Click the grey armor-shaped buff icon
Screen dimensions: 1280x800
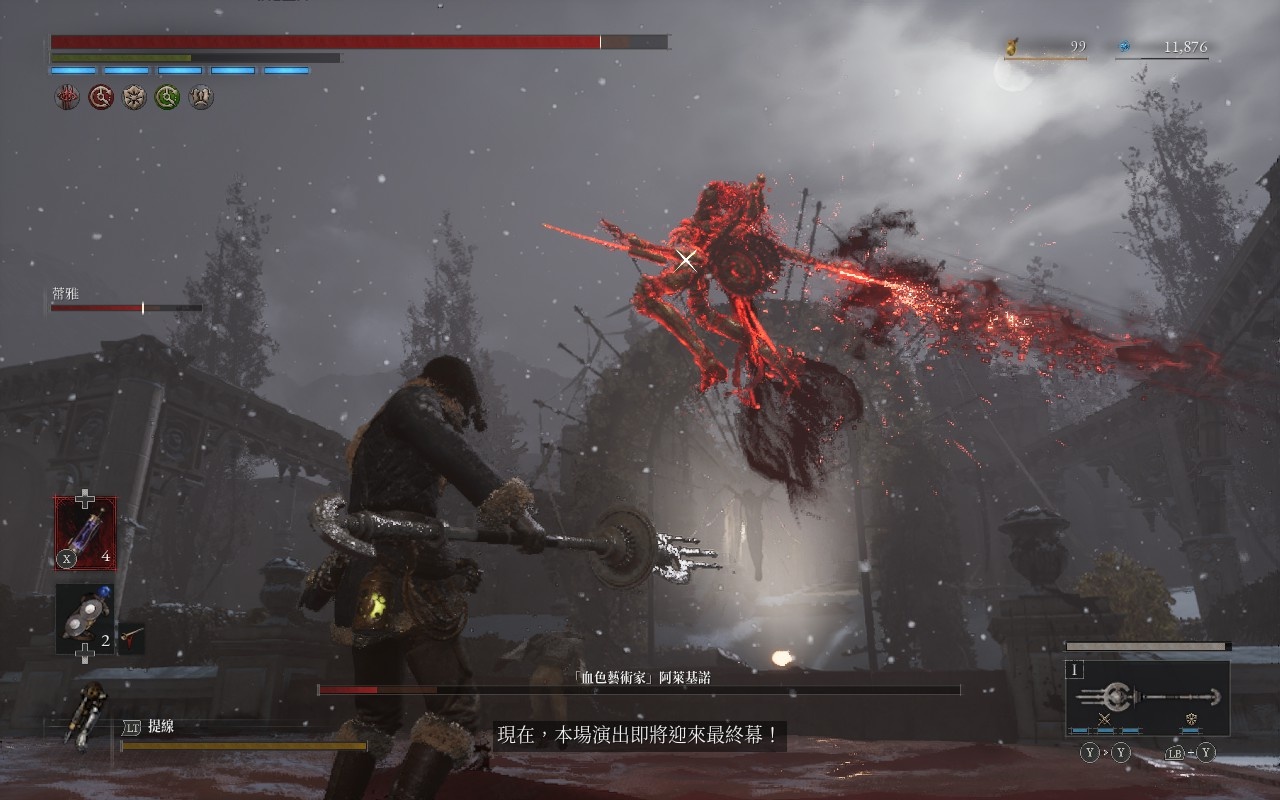point(201,97)
